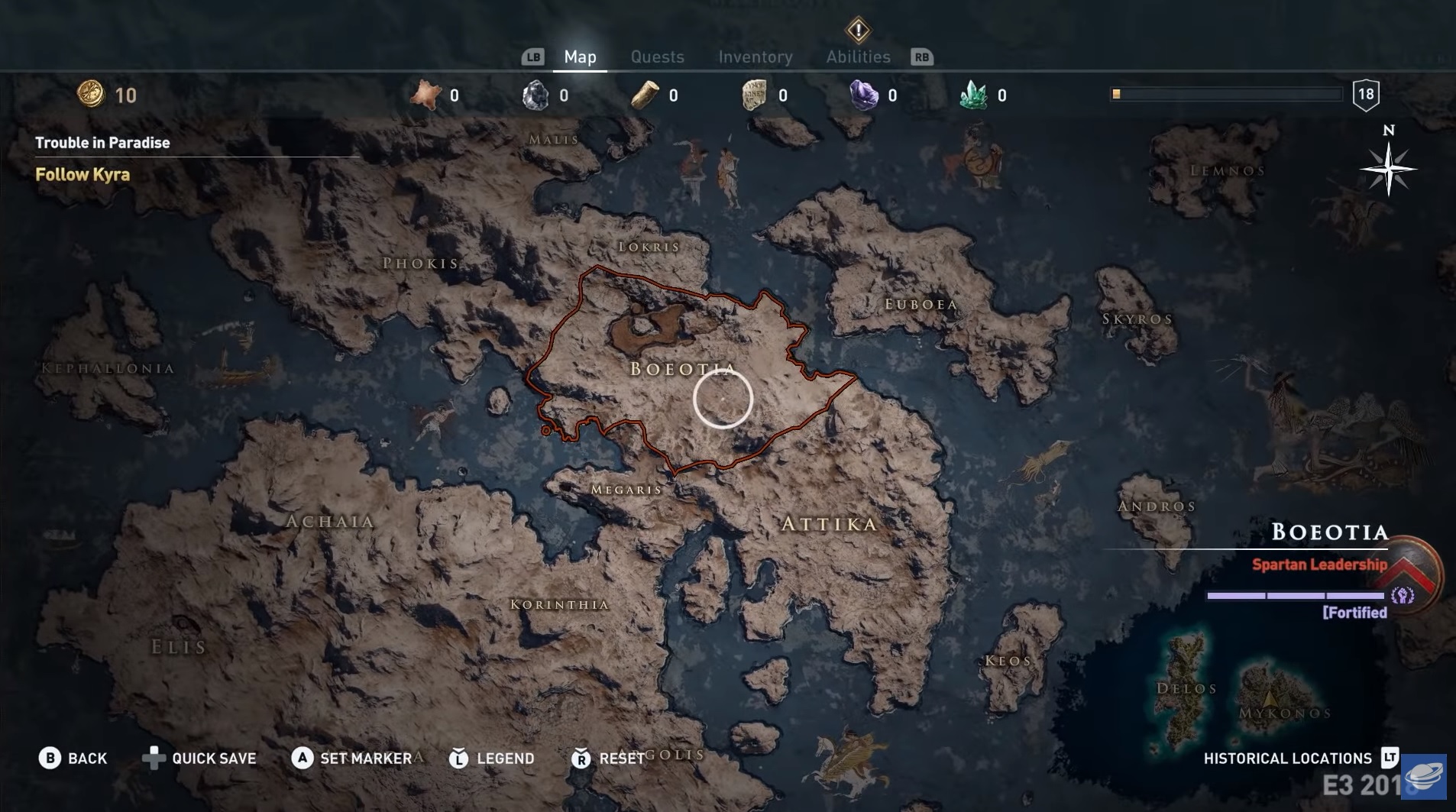The height and width of the screenshot is (812, 1456).
Task: Click the Korinthia region label
Action: pyautogui.click(x=560, y=604)
